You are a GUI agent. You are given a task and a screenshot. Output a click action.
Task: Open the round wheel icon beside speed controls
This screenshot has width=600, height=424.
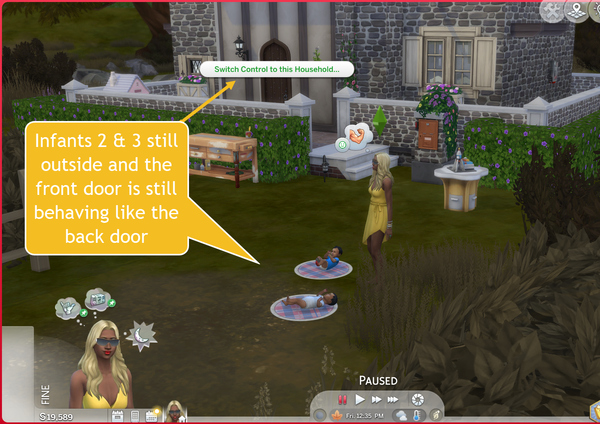(417, 399)
